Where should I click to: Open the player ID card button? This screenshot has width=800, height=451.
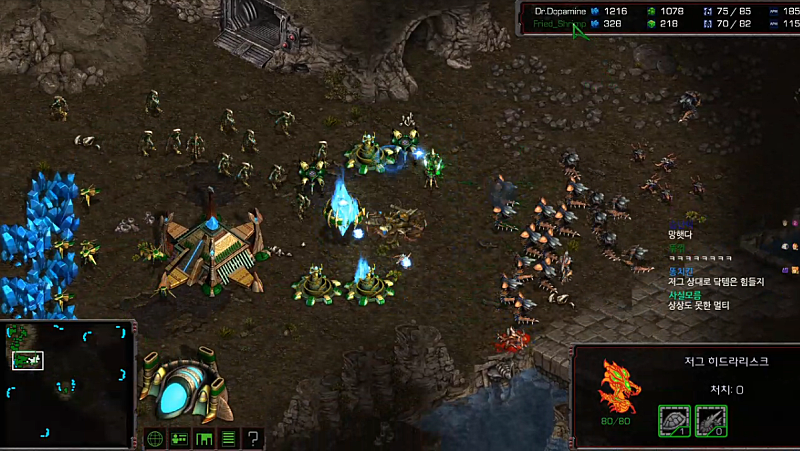tap(180, 438)
